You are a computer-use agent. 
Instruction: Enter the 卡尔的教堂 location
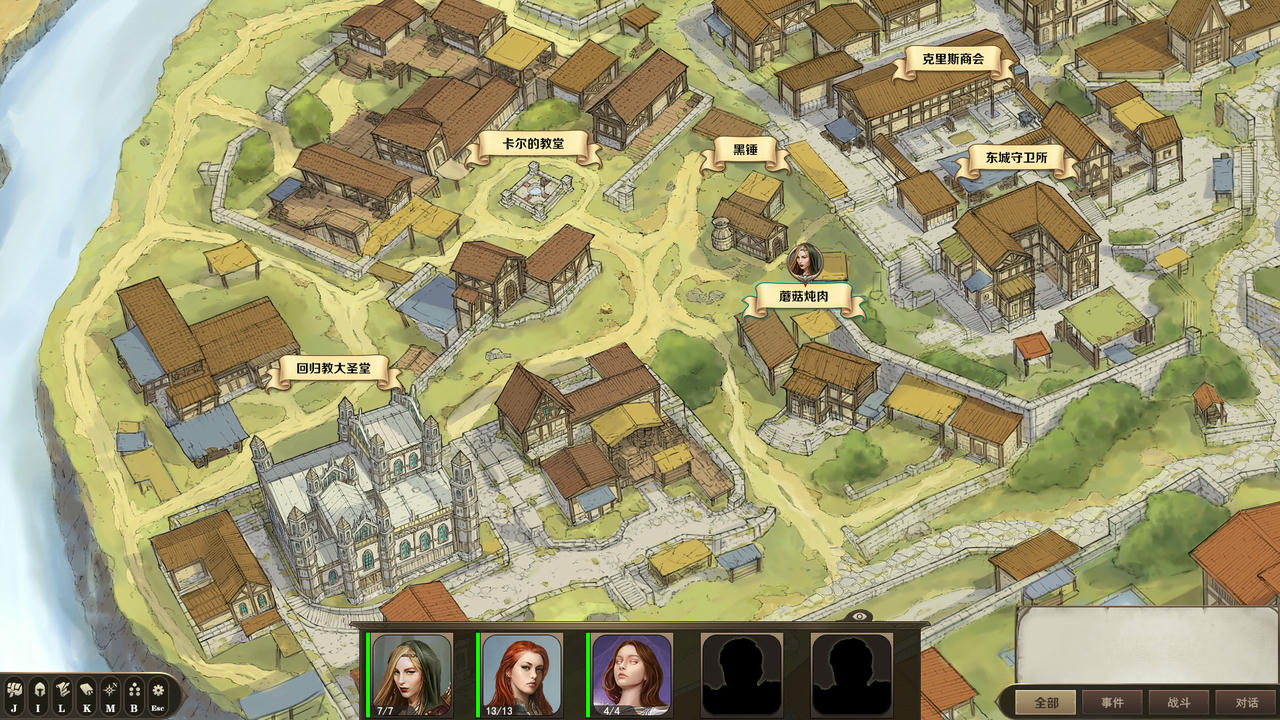(x=533, y=145)
